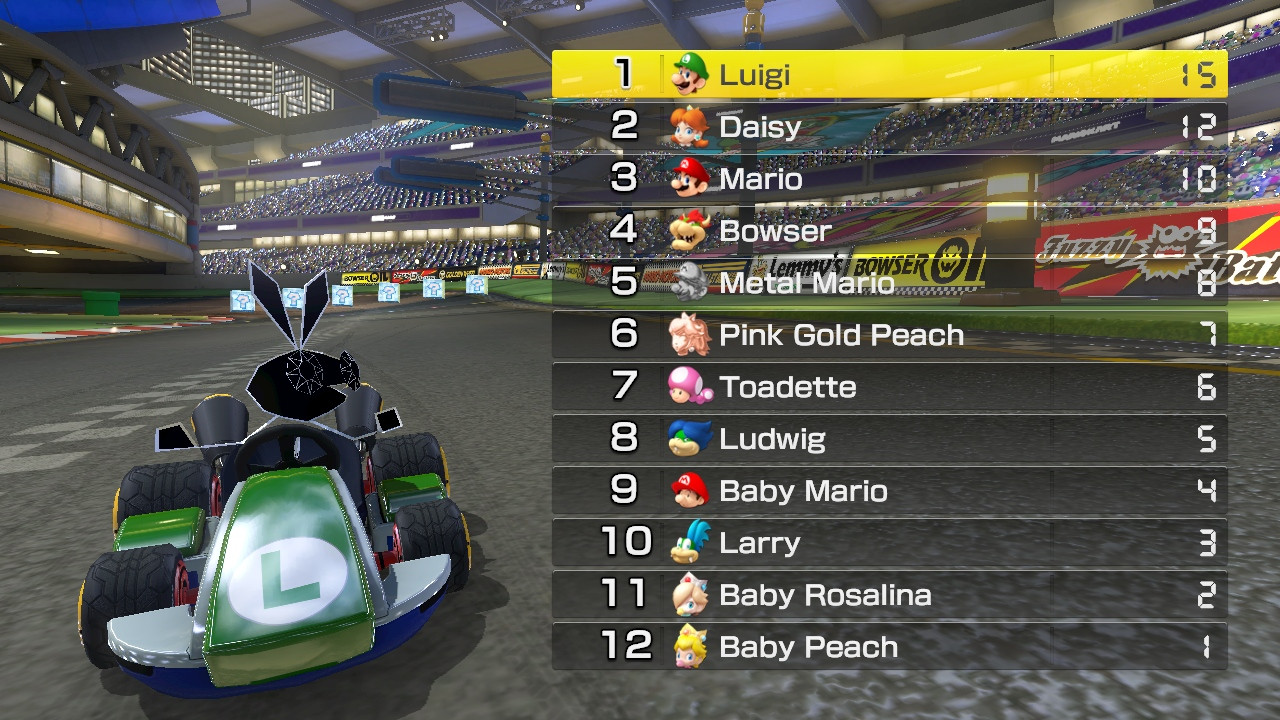This screenshot has height=720, width=1280.
Task: Click Ludwig's character portrait
Action: [688, 439]
